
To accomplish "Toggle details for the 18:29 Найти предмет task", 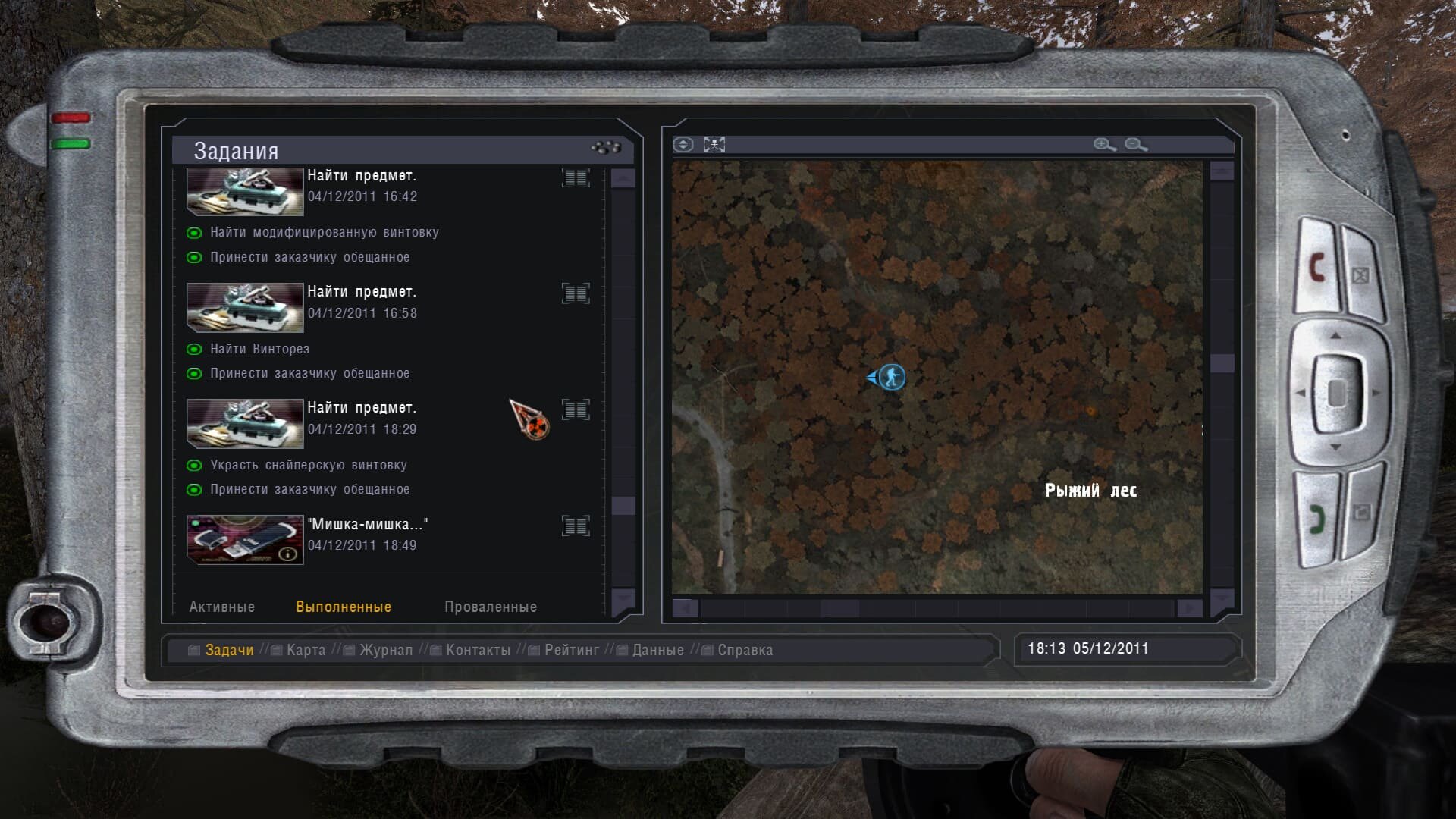I will coord(576,409).
